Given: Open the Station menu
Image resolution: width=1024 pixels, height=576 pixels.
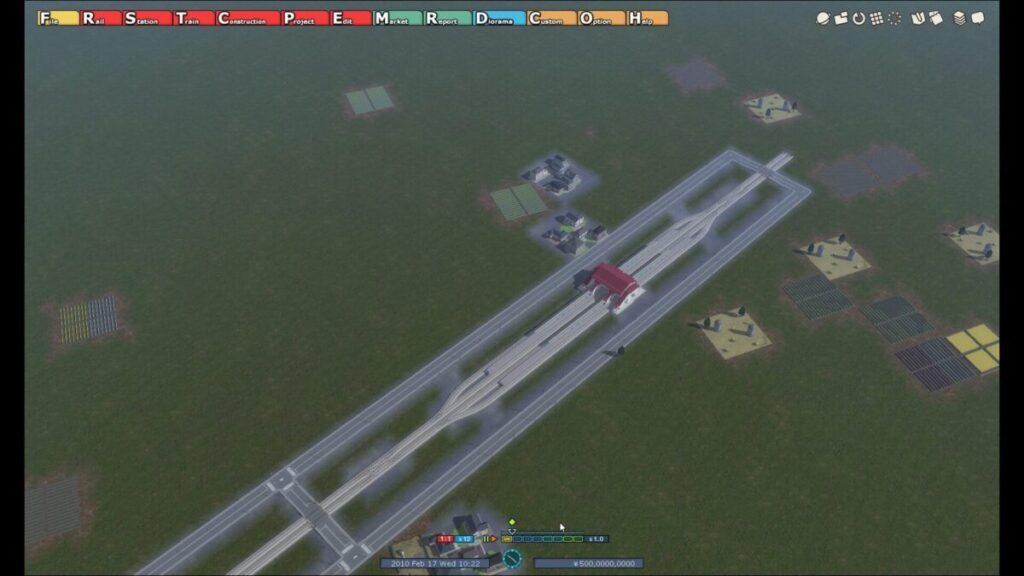Looking at the screenshot, I should click(x=145, y=18).
